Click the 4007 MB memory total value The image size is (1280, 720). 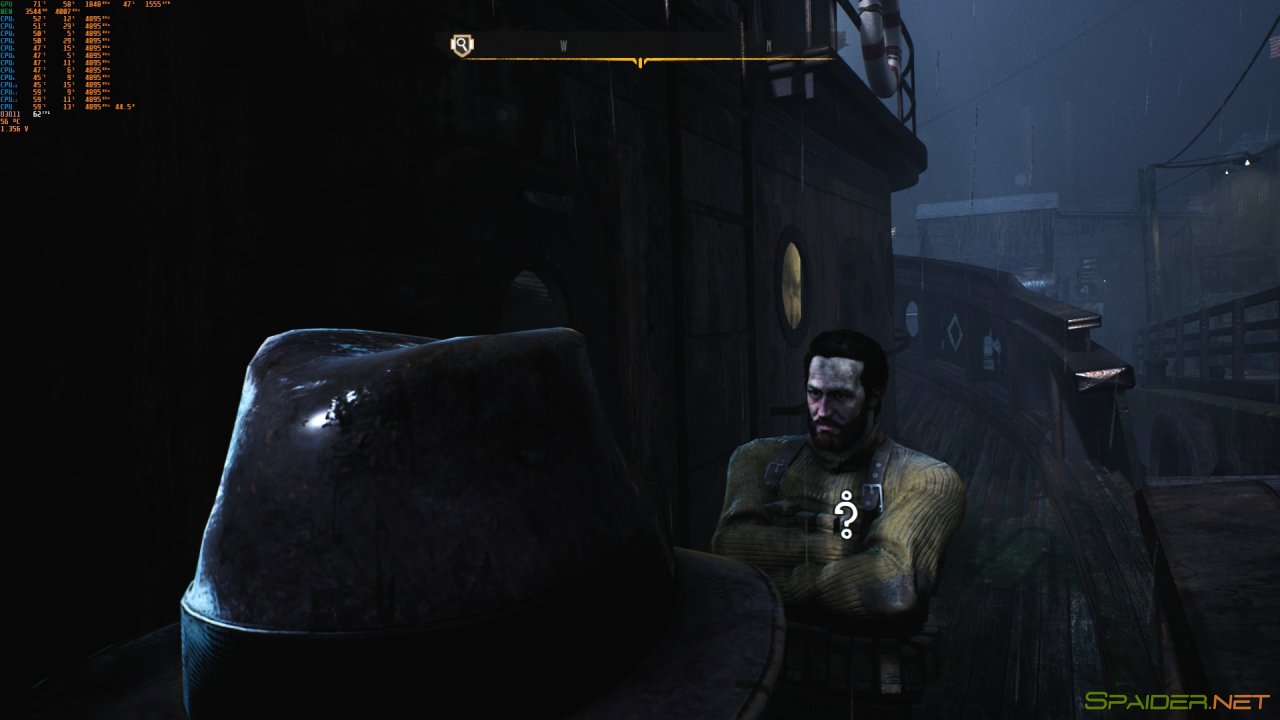pos(64,11)
